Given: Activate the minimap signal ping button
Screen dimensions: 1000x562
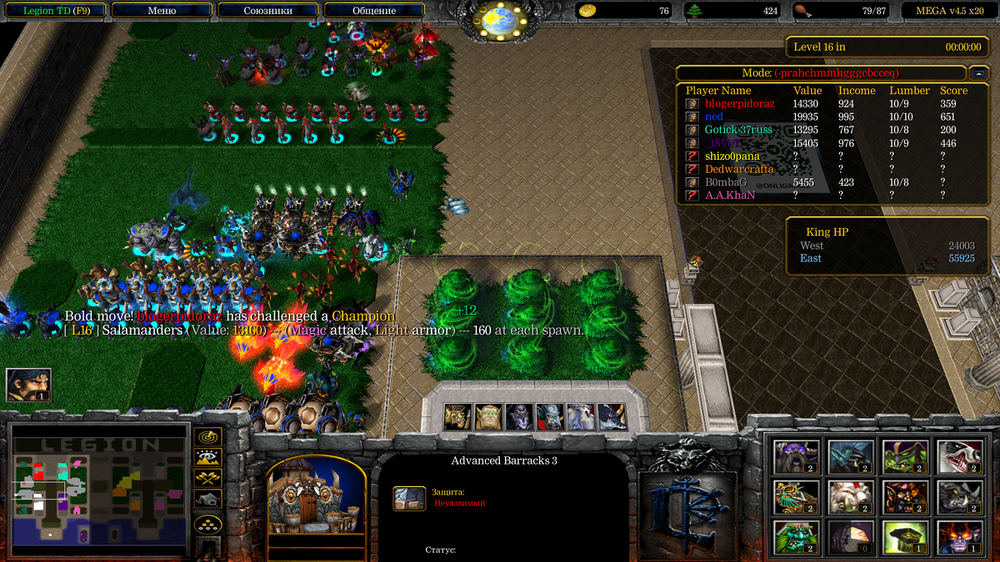Looking at the screenshot, I should (208, 437).
